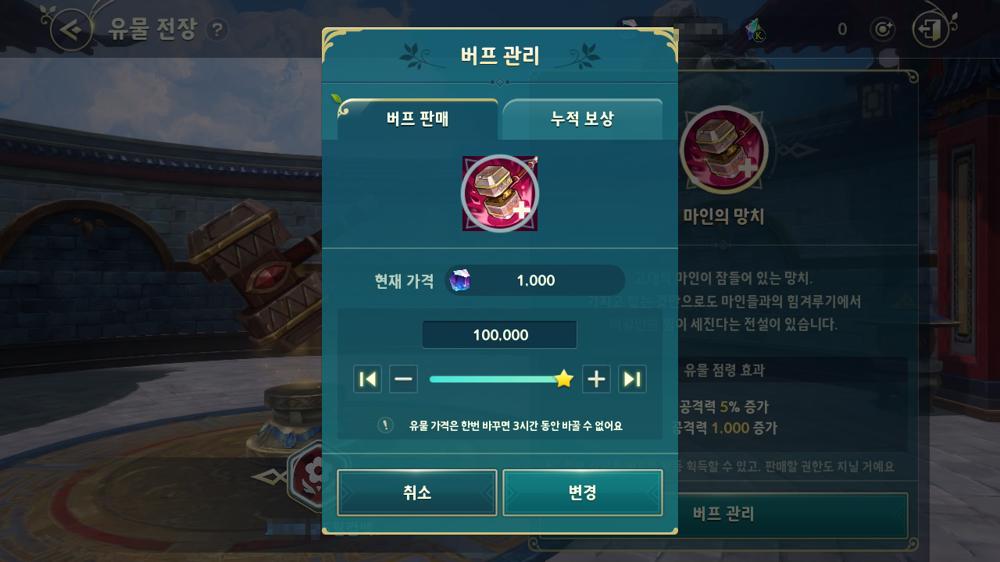Click the circular coin refresh icon

[883, 29]
